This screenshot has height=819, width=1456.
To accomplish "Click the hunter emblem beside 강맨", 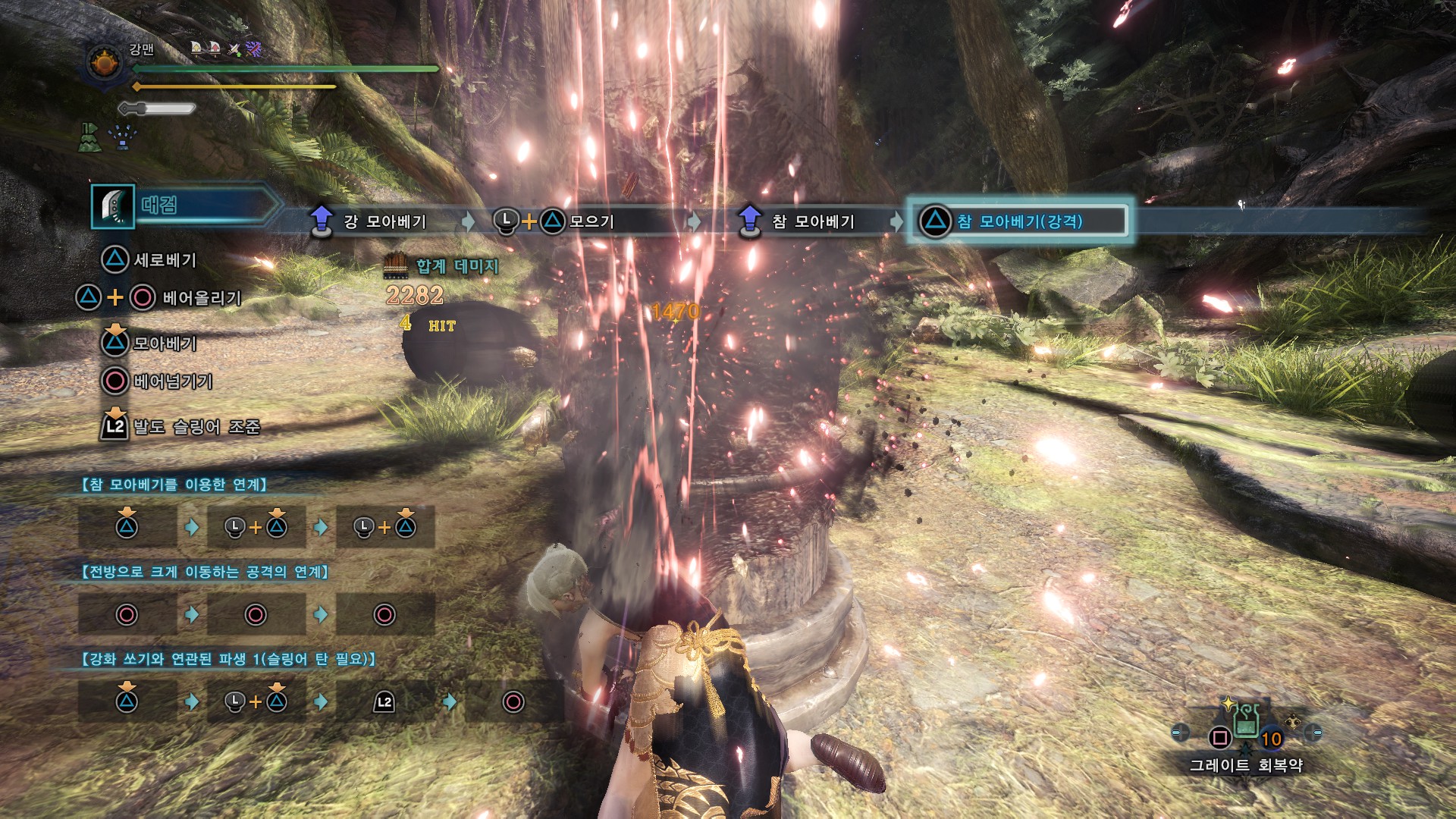I will [x=105, y=63].
